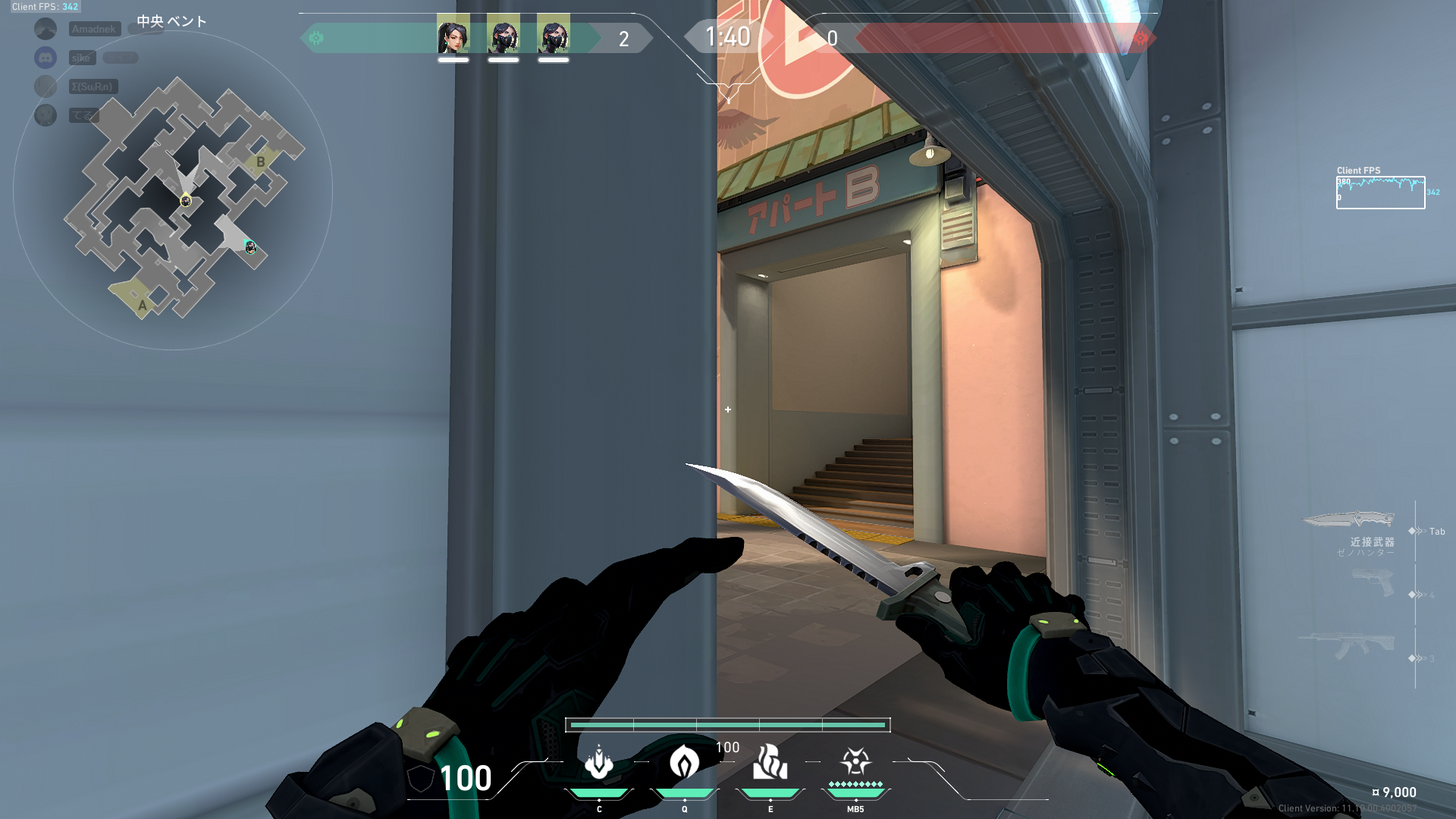Click the green shield progress bar
This screenshot has width=1456, height=819.
(728, 726)
